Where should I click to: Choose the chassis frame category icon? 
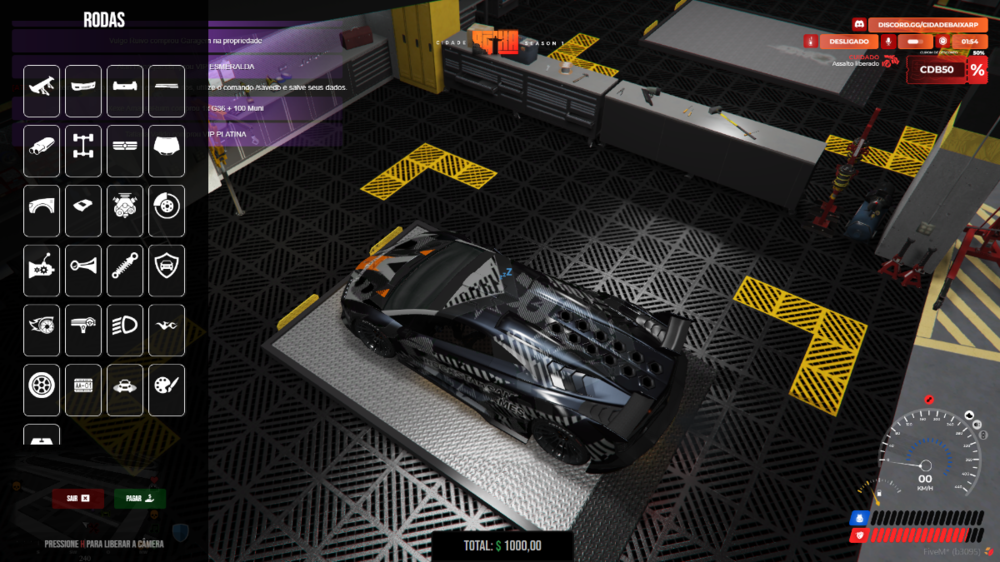click(x=84, y=151)
